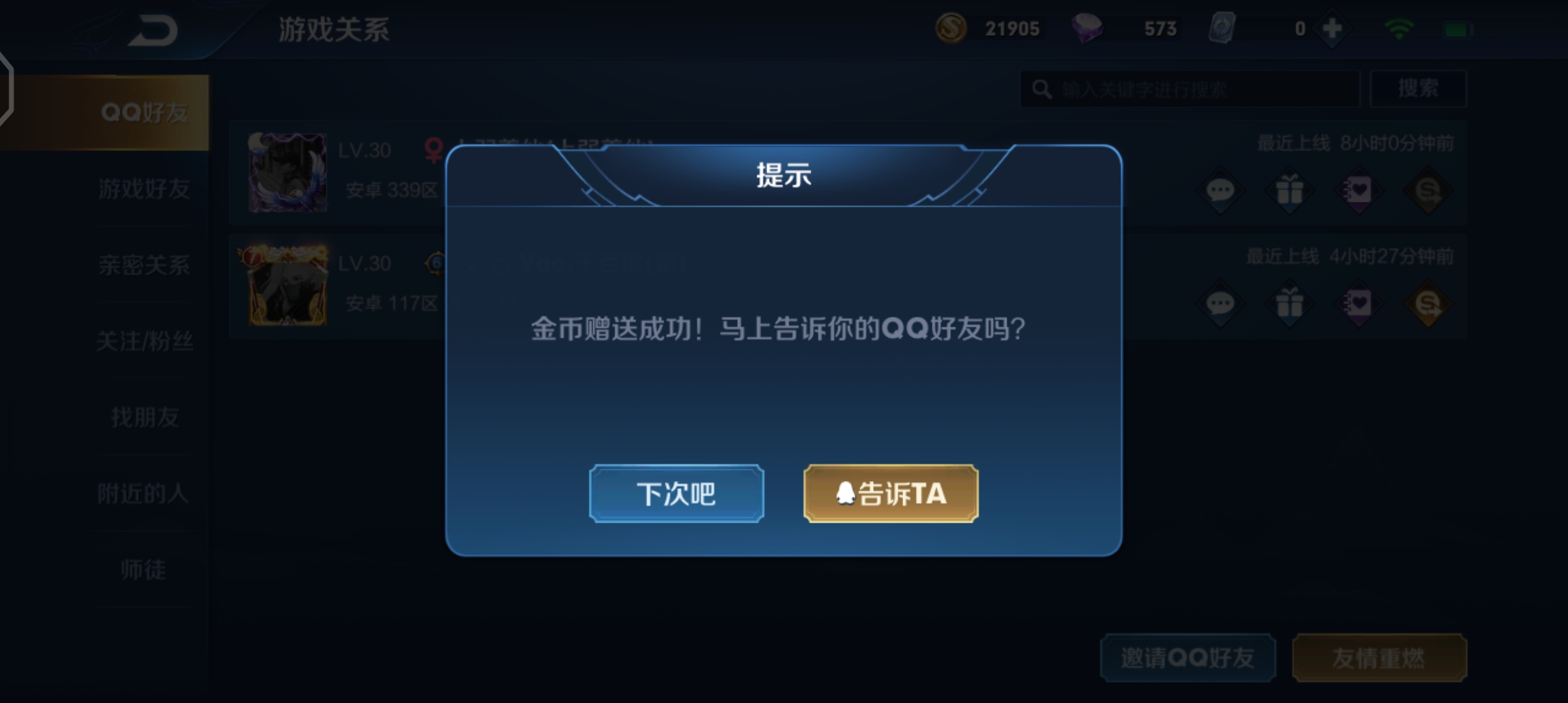This screenshot has height=703, width=1568.
Task: Click the keyword search input field
Action: (x=1192, y=88)
